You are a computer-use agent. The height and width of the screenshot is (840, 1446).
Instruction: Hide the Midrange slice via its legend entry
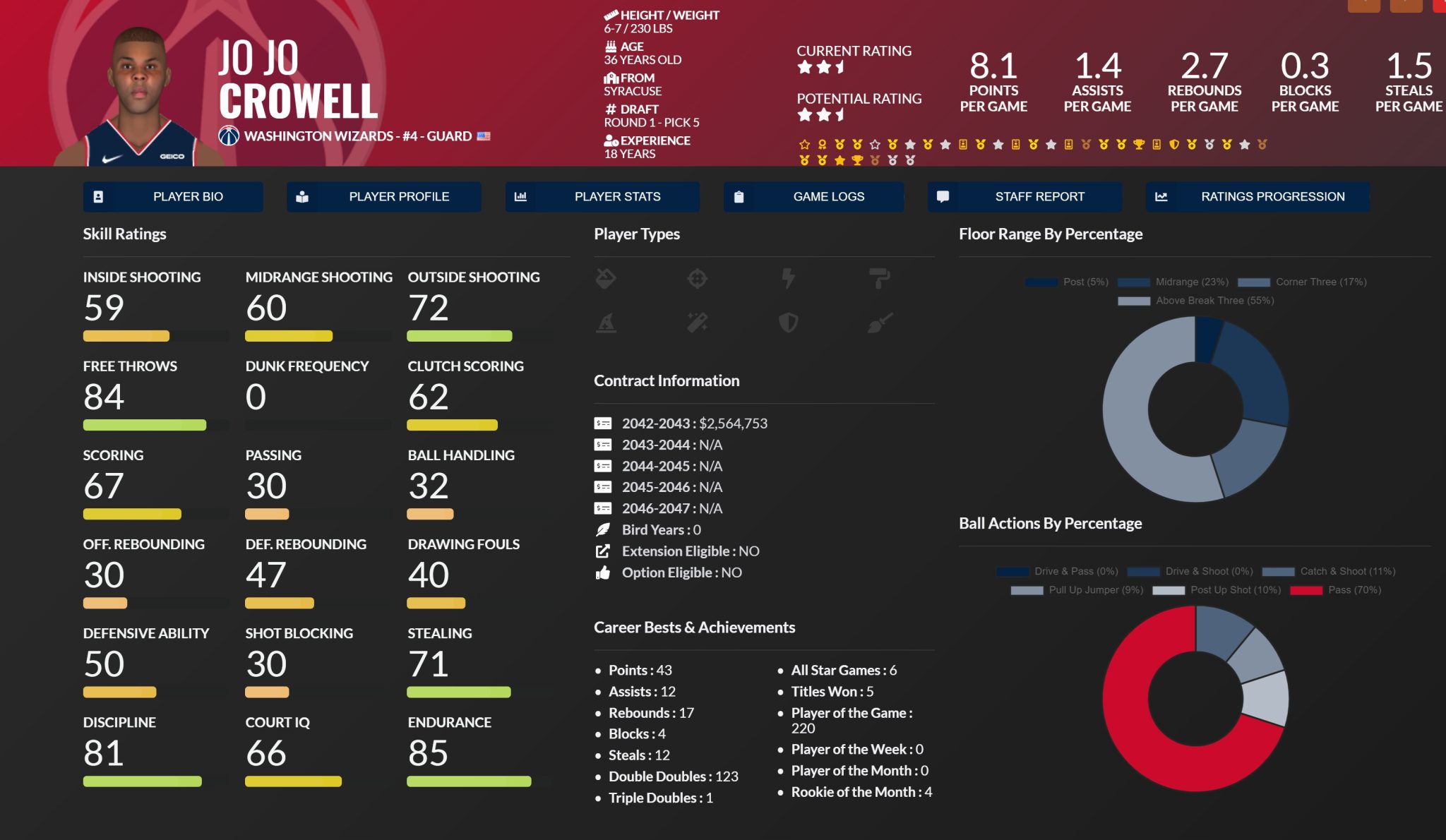pyautogui.click(x=1173, y=282)
